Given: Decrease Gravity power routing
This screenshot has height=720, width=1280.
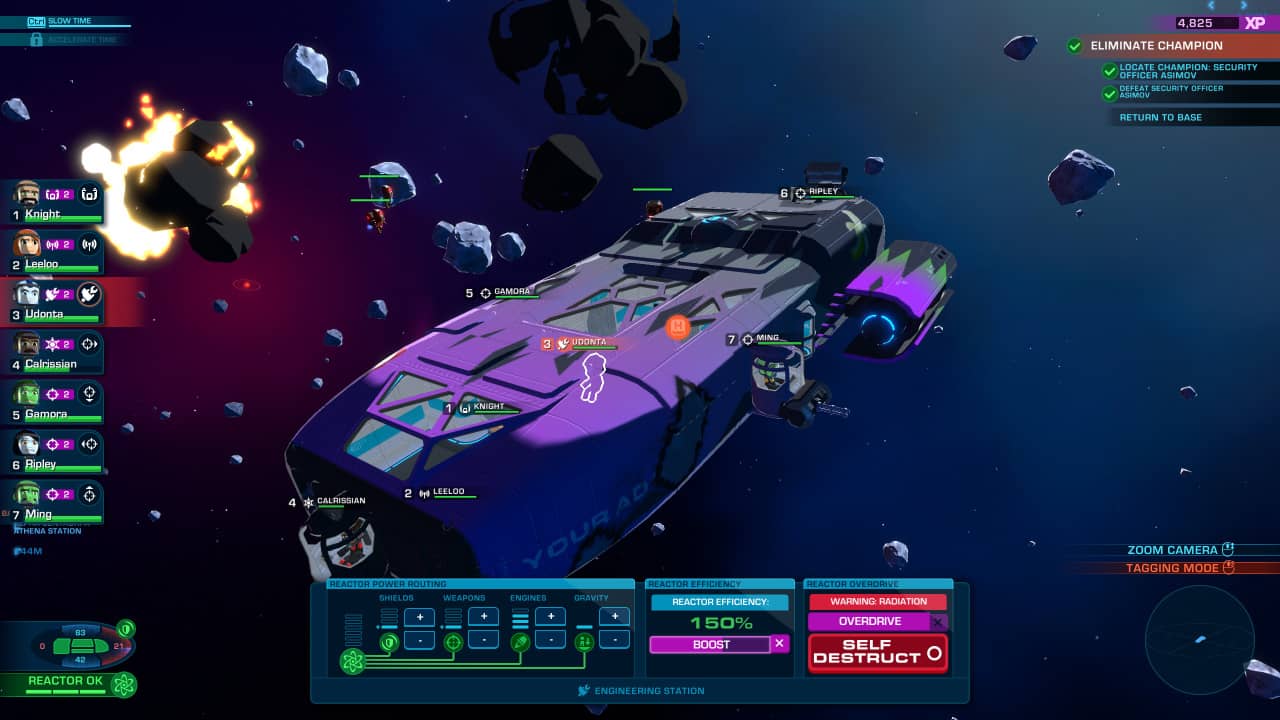Looking at the screenshot, I should [614, 639].
